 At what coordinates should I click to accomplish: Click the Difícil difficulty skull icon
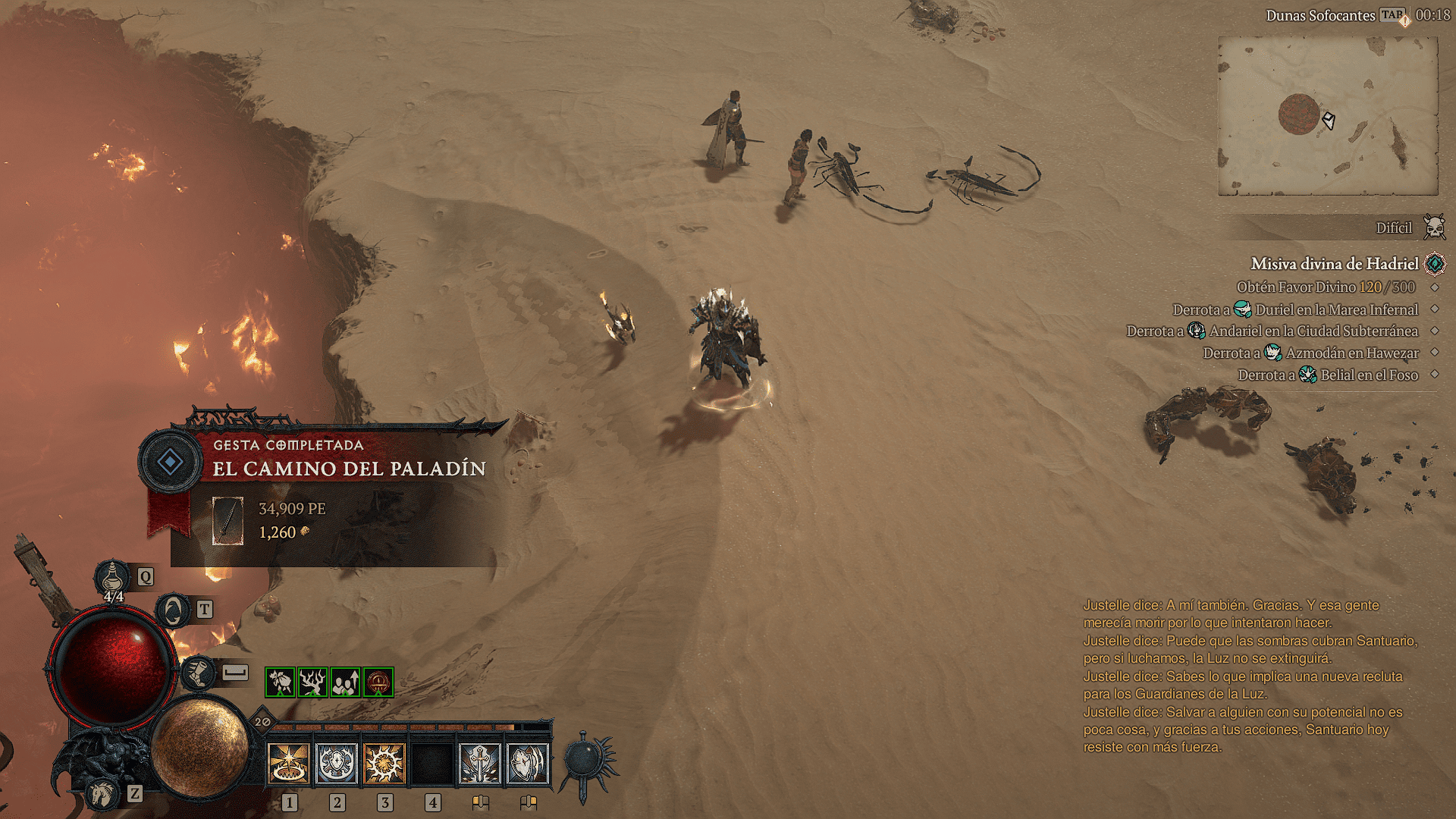click(1434, 227)
